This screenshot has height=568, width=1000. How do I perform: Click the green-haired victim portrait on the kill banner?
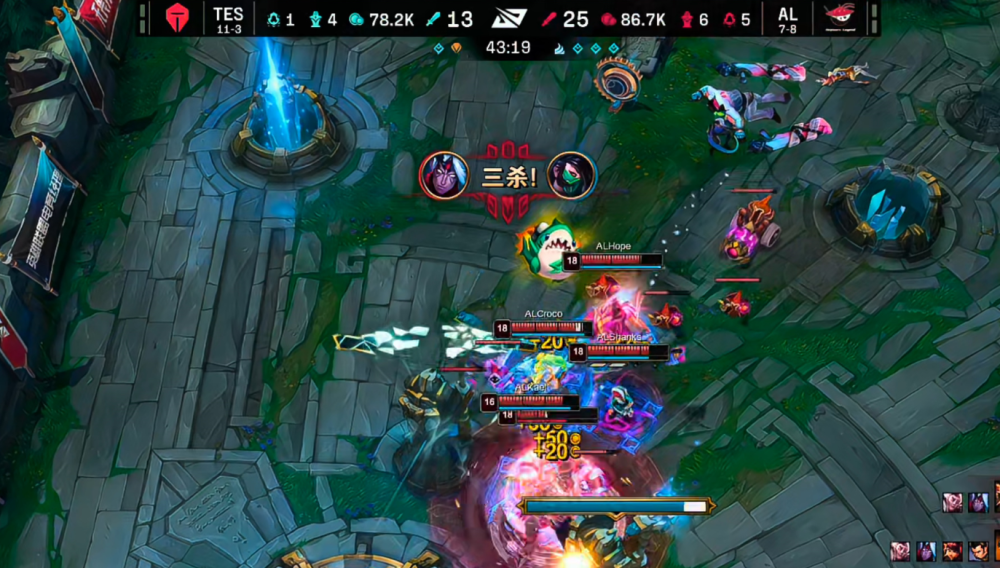pyautogui.click(x=572, y=176)
